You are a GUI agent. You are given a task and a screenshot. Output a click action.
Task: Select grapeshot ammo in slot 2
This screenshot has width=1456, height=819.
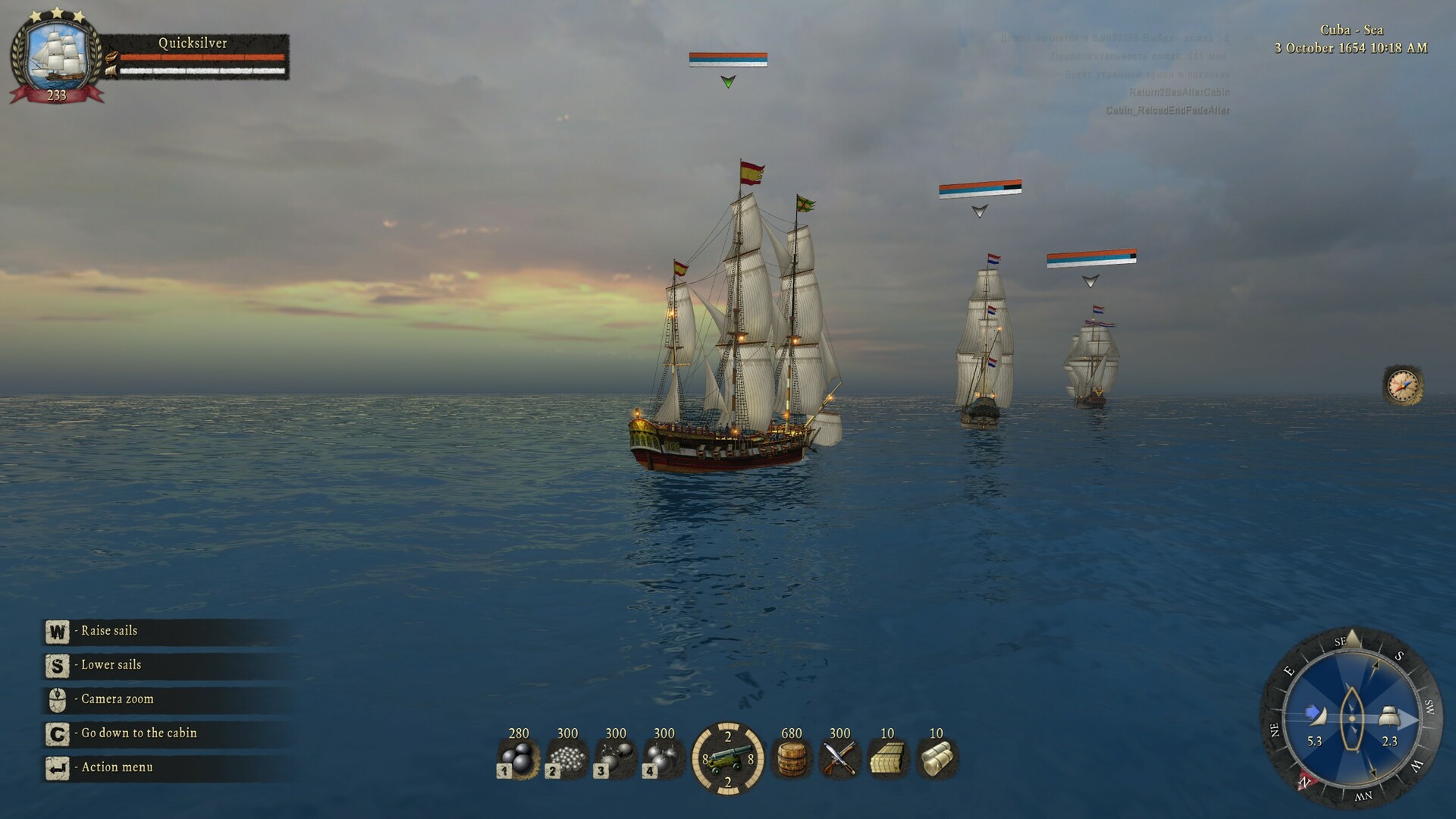click(x=567, y=758)
